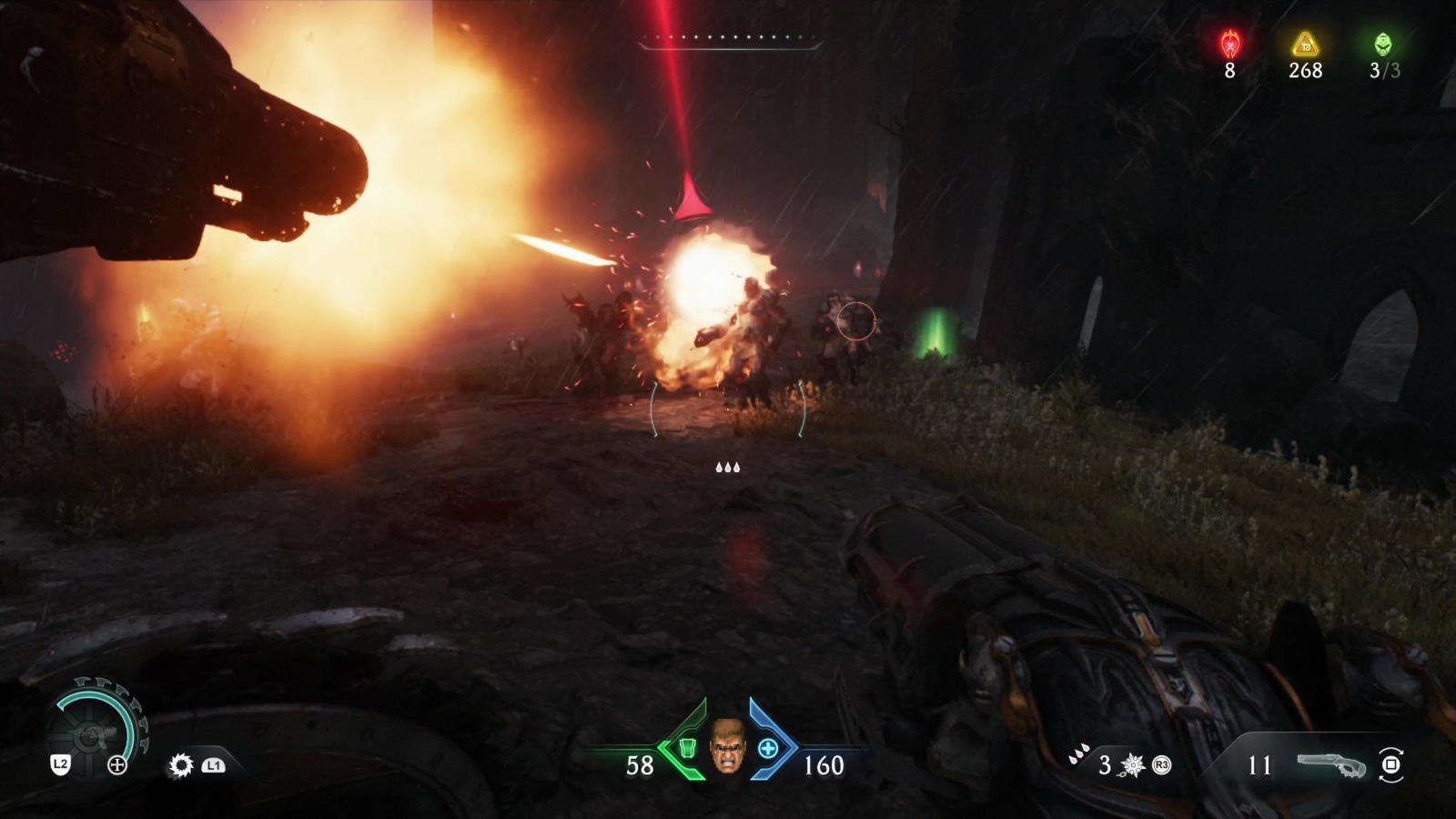This screenshot has width=1456, height=819.
Task: Click the spiked burst ability icon
Action: click(1133, 765)
